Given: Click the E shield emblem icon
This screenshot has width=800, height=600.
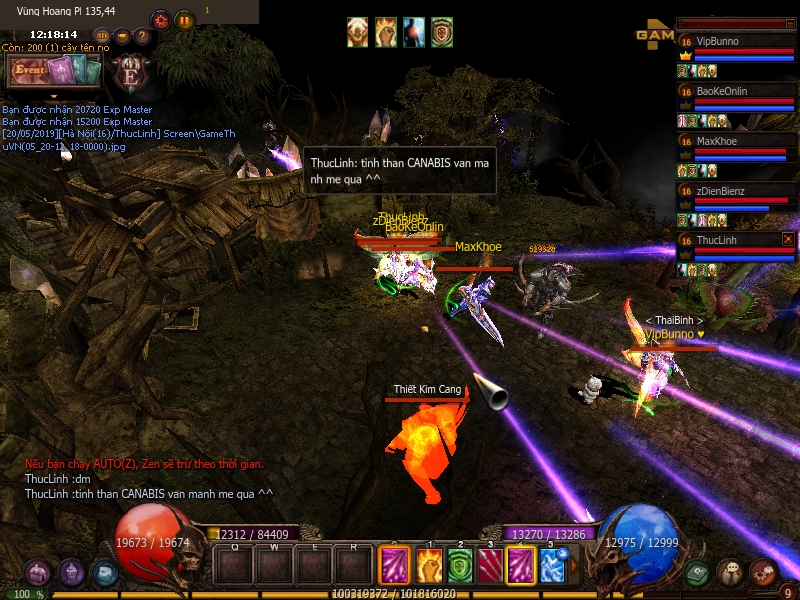Looking at the screenshot, I should tap(131, 71).
